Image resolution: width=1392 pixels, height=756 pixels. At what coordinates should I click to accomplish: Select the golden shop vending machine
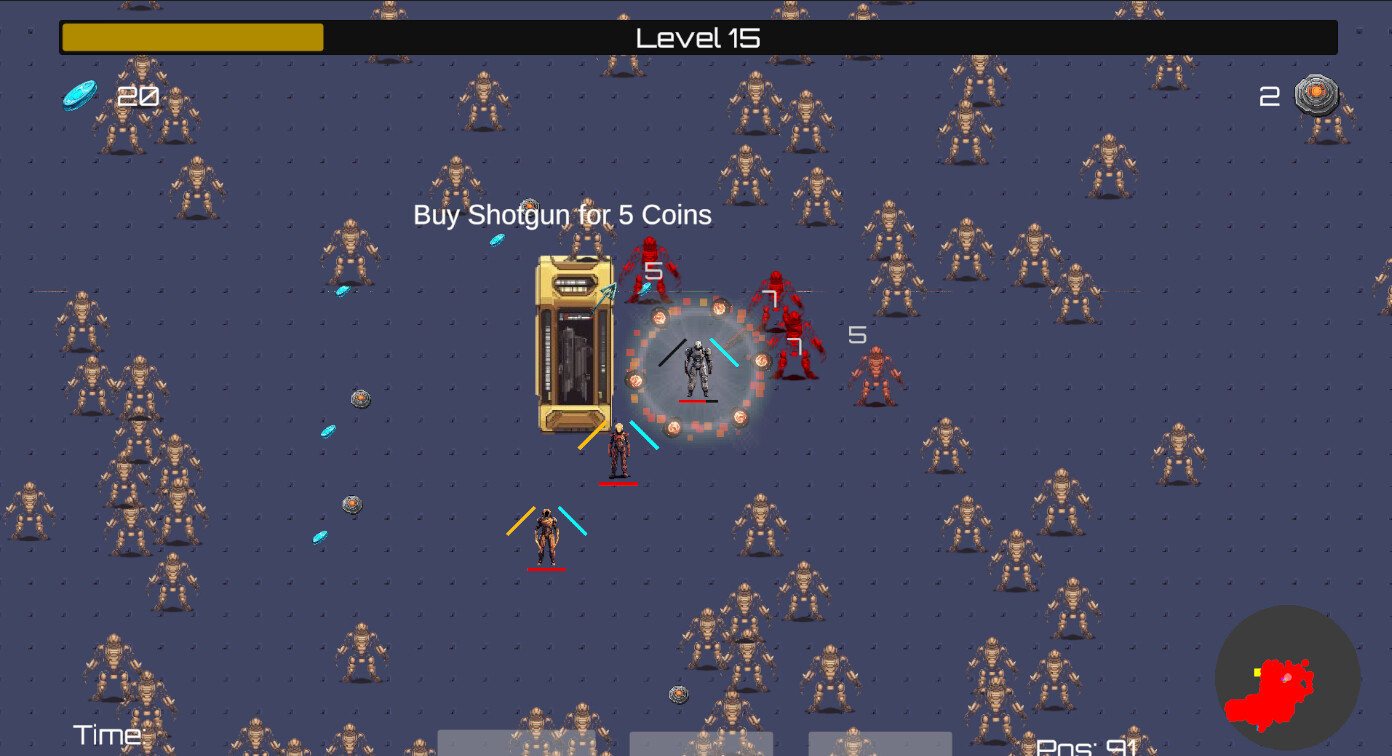[x=572, y=345]
